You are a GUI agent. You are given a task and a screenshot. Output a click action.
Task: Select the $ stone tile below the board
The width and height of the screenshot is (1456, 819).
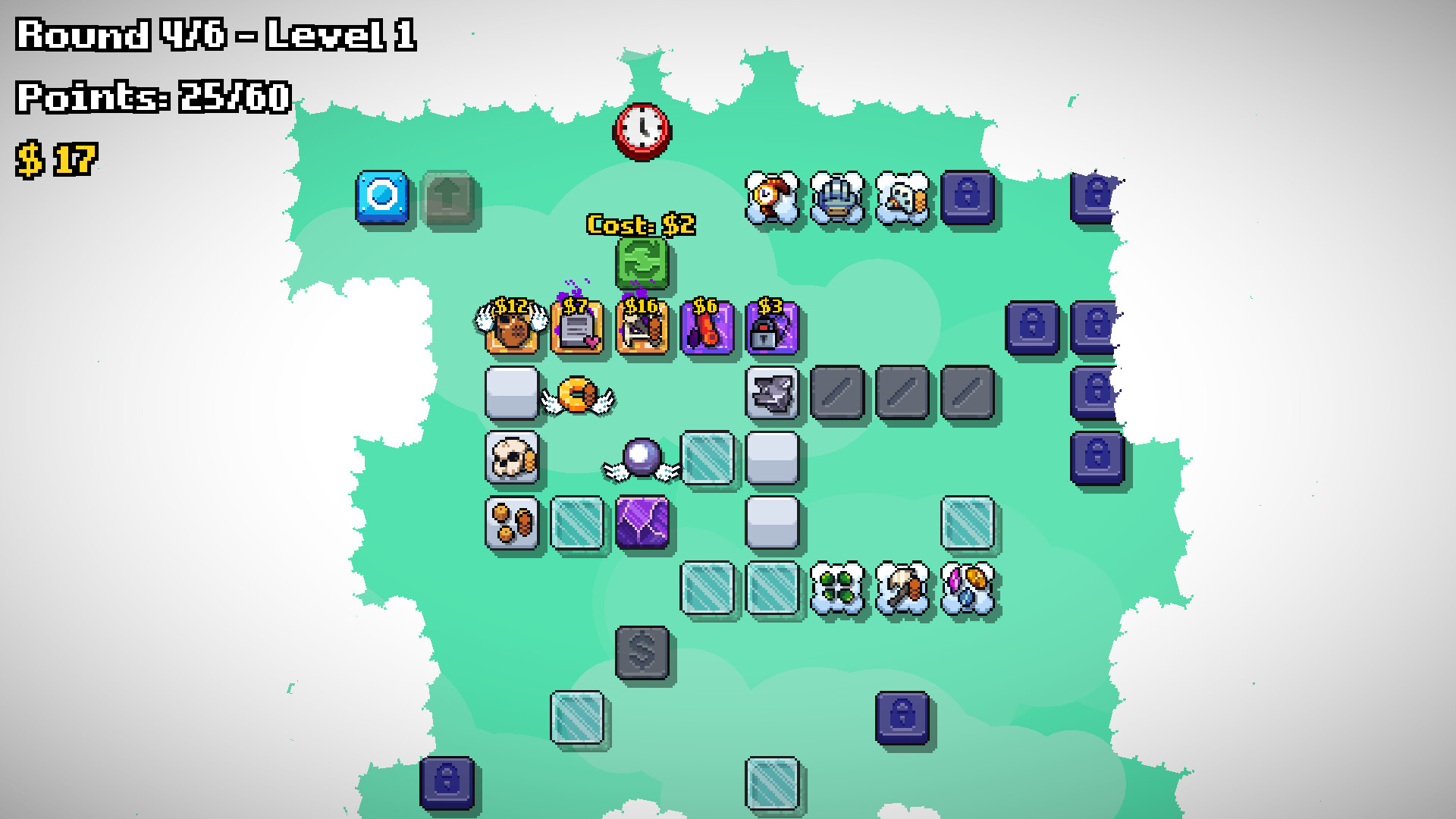click(x=642, y=653)
